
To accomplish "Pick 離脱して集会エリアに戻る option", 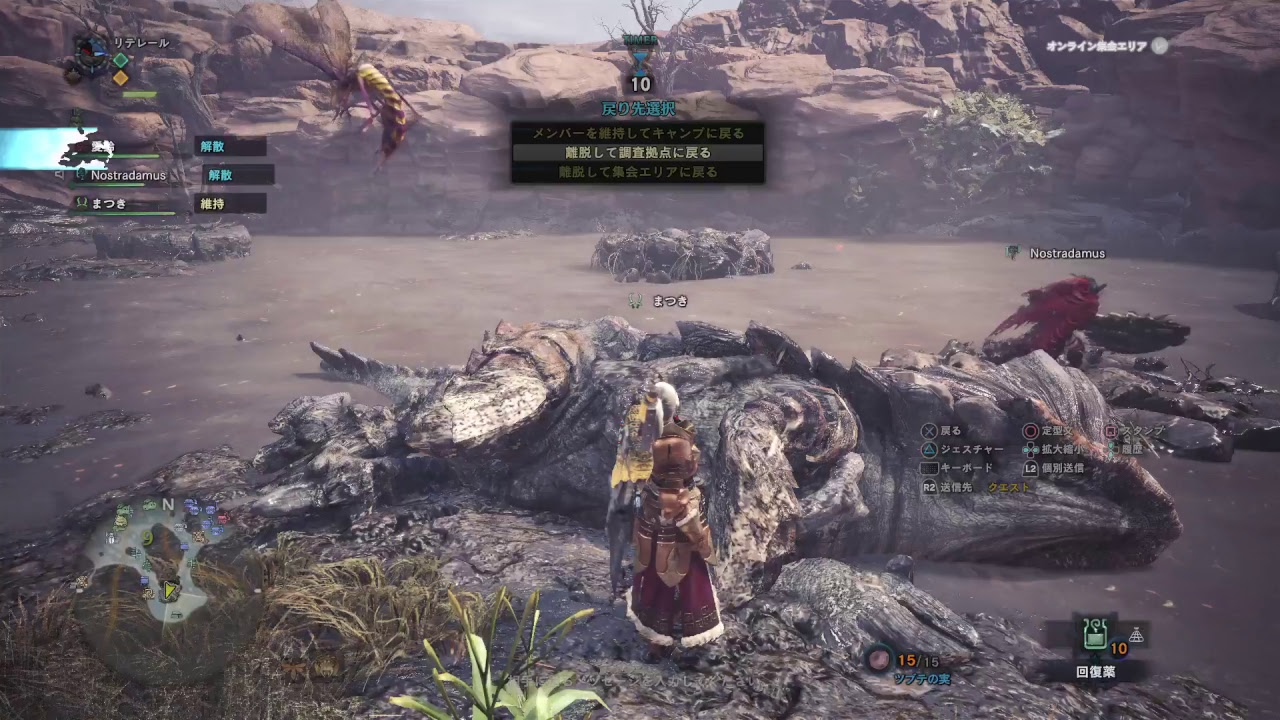I will (x=637, y=172).
